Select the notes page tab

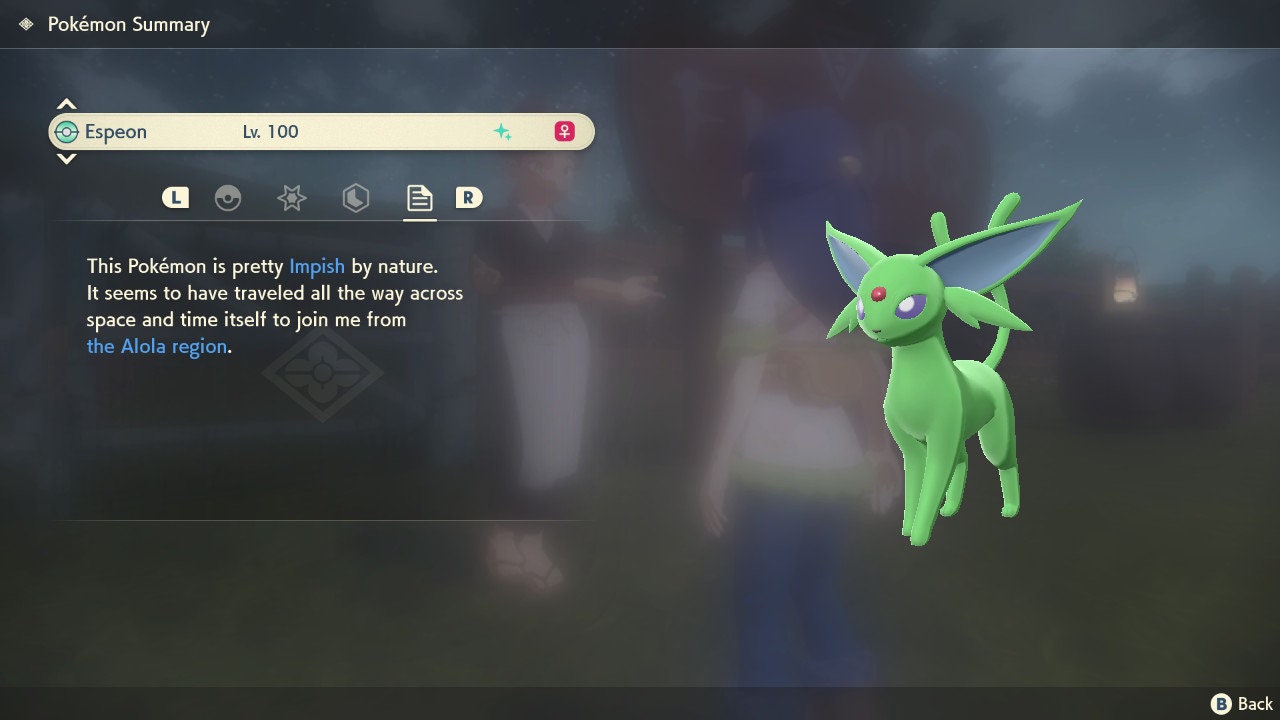click(419, 198)
